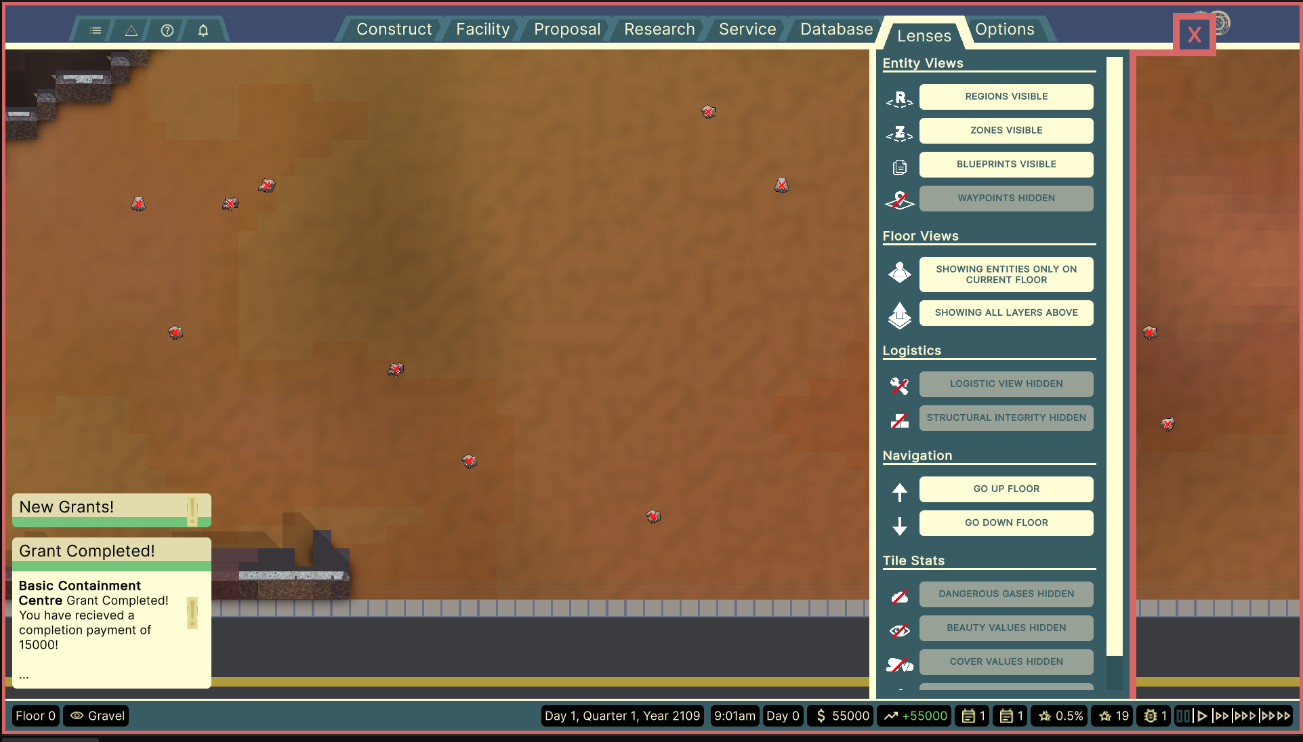Viewport: 1303px width, 742px height.
Task: Open the question mark help icon
Action: (167, 31)
